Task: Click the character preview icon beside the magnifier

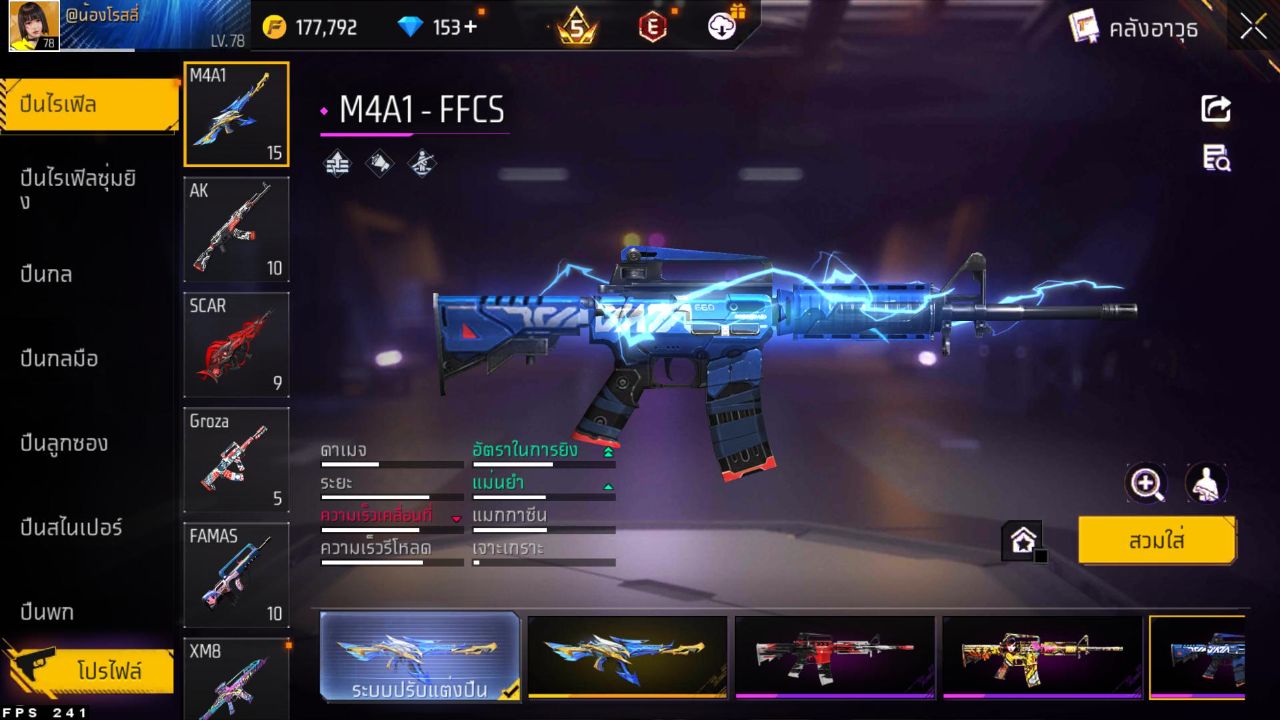Action: pyautogui.click(x=1206, y=485)
